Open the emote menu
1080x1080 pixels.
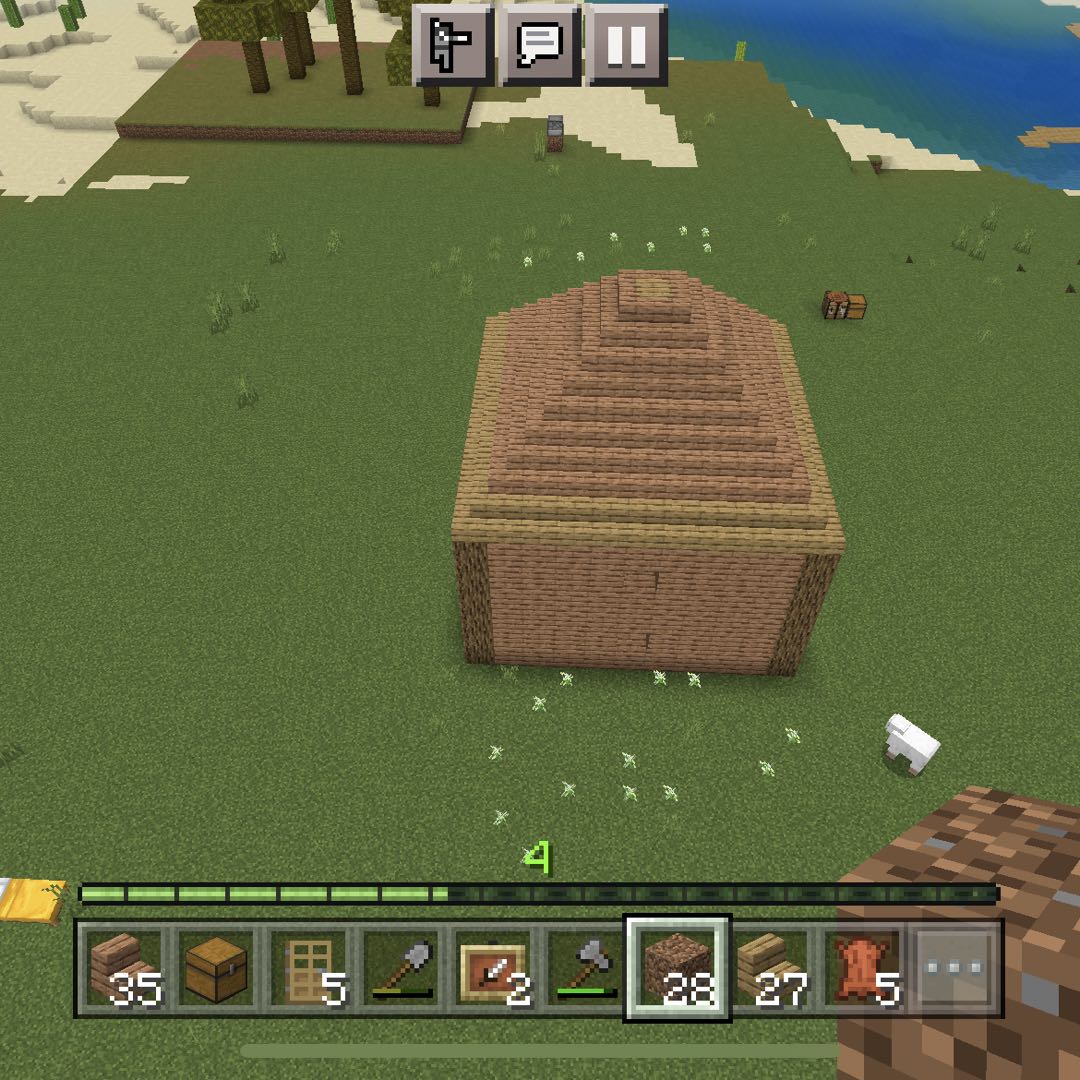tap(452, 44)
